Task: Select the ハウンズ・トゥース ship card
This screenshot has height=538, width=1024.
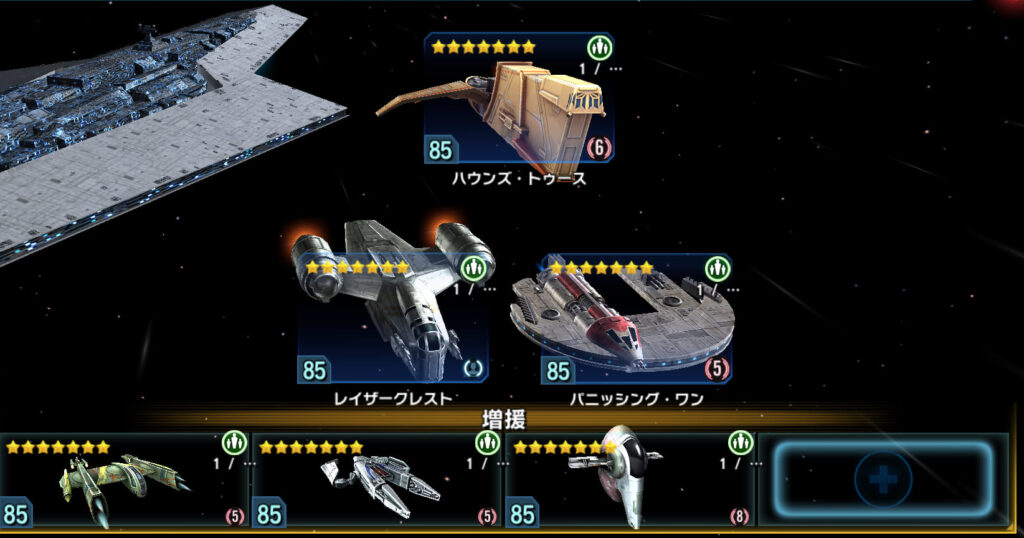Action: [518, 100]
